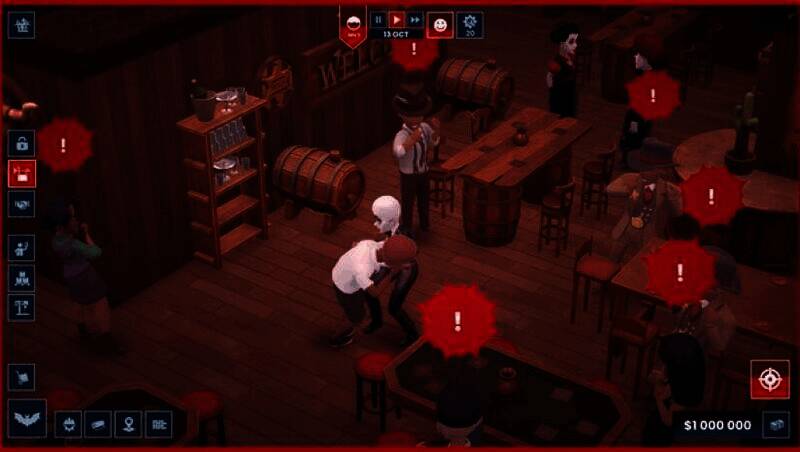Click the play speed button
Screen dimensions: 800x452
point(396,19)
